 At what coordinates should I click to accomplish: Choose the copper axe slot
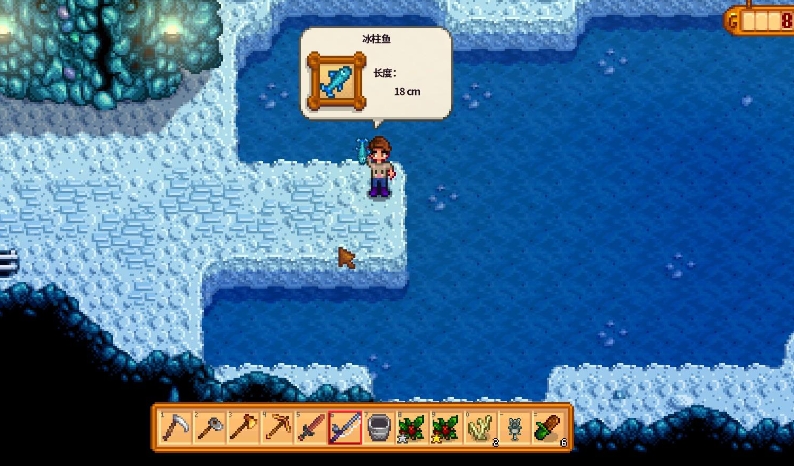click(243, 428)
